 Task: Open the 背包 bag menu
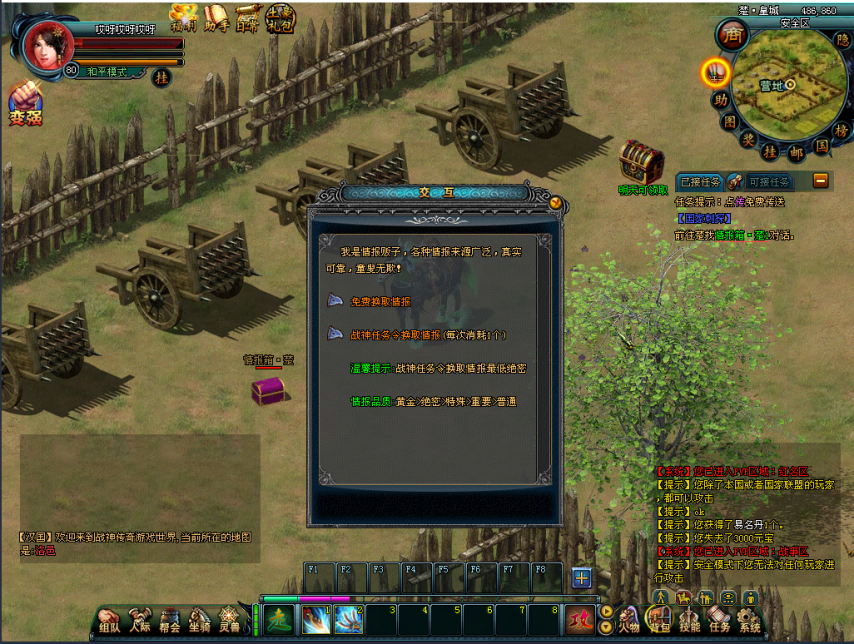pos(658,619)
